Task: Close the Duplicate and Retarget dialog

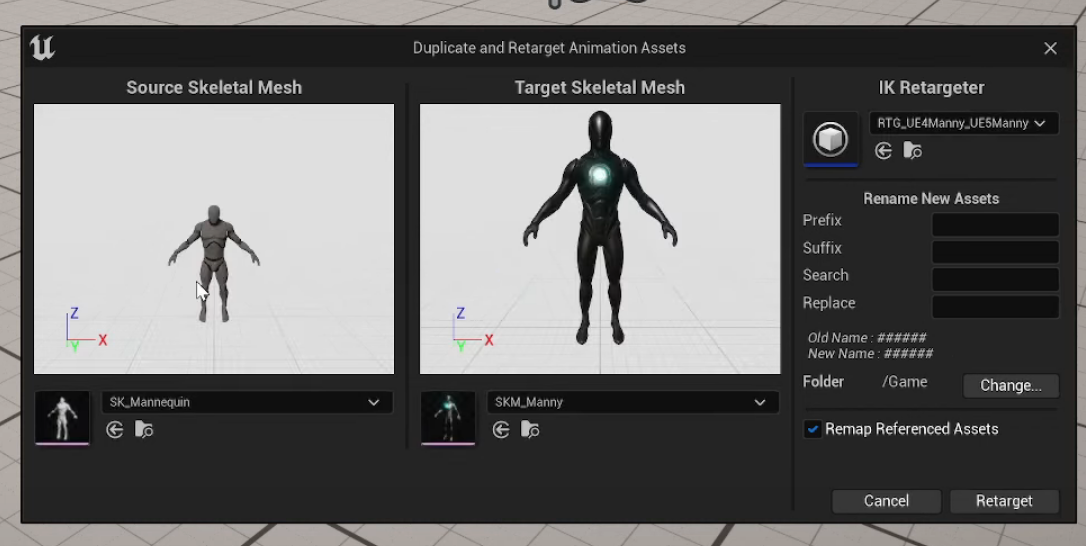Action: pos(1050,48)
